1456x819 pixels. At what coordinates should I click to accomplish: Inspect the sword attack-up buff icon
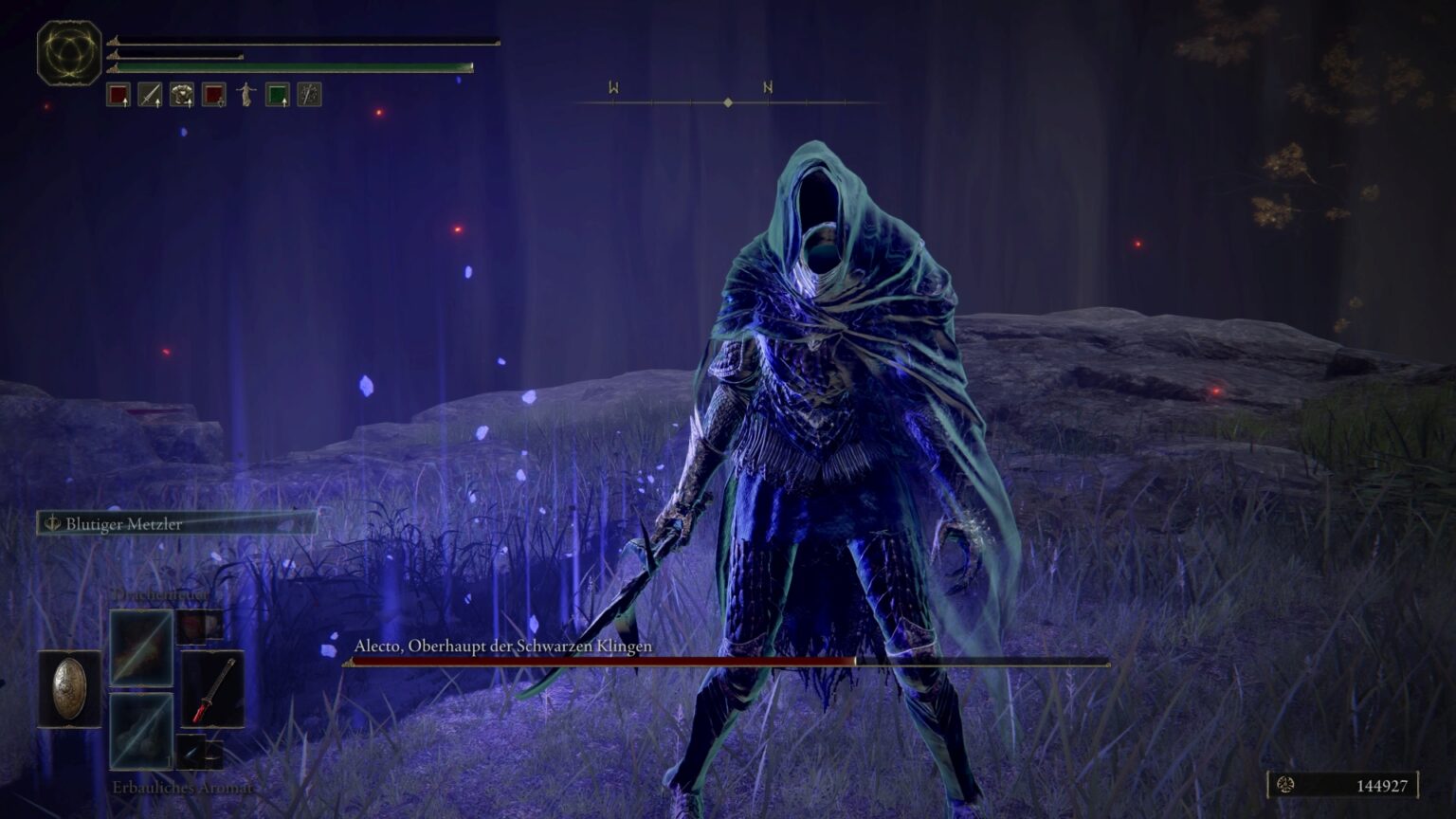[150, 95]
